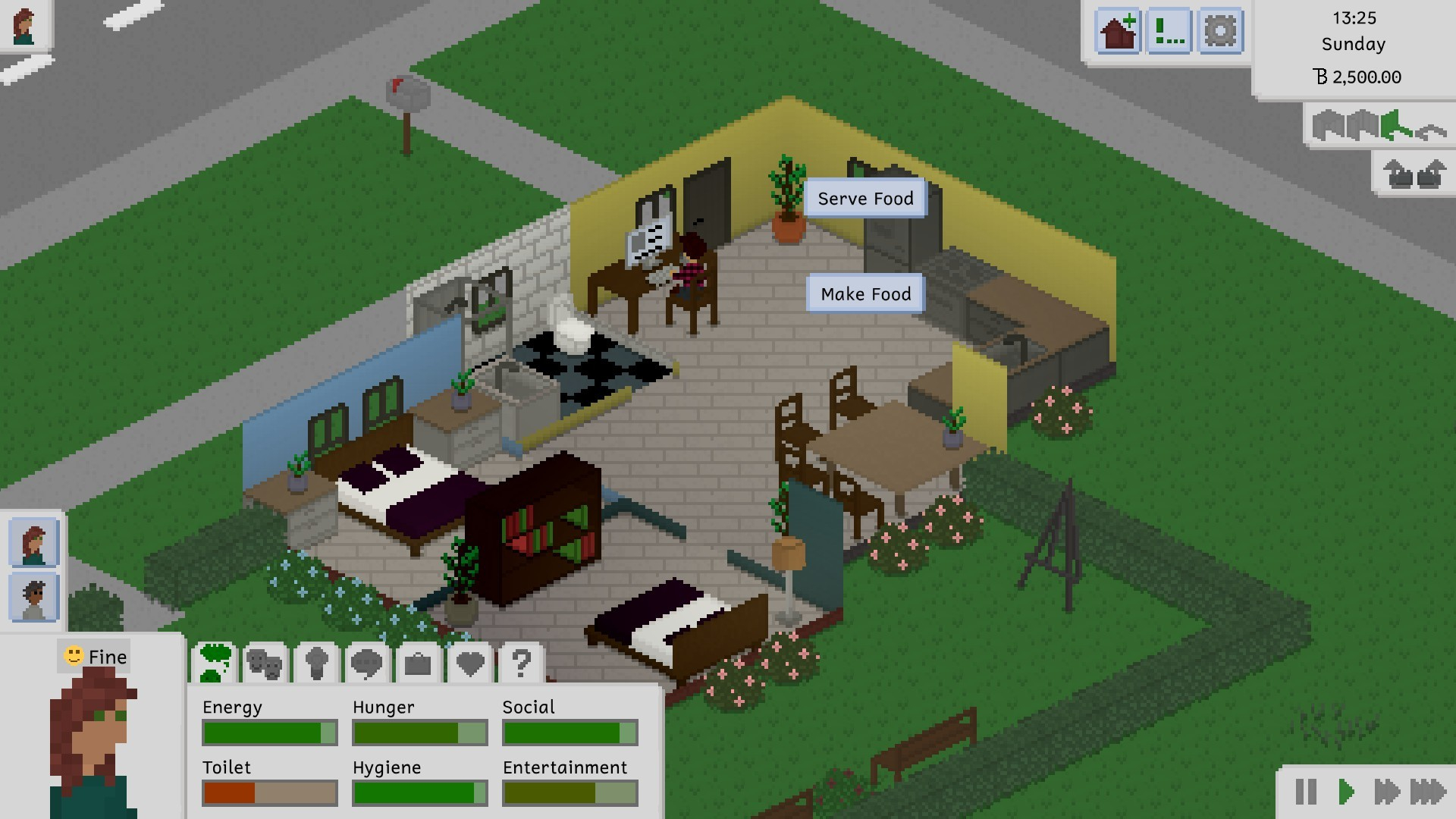Image resolution: width=1456 pixels, height=819 pixels.
Task: Choose the Serve Food action
Action: pyautogui.click(x=865, y=199)
